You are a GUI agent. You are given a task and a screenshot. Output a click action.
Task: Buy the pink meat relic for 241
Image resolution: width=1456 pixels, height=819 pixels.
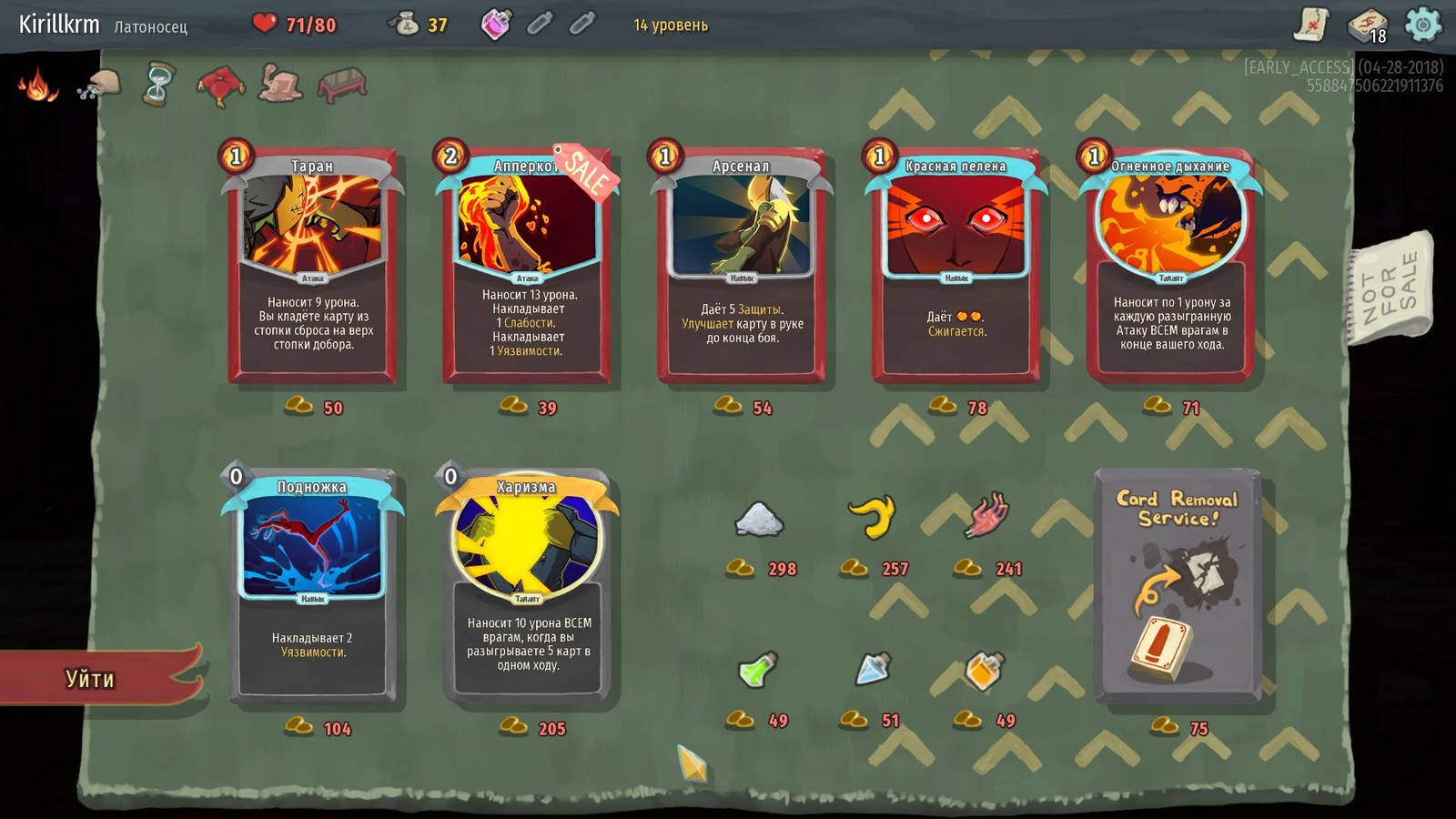986,515
